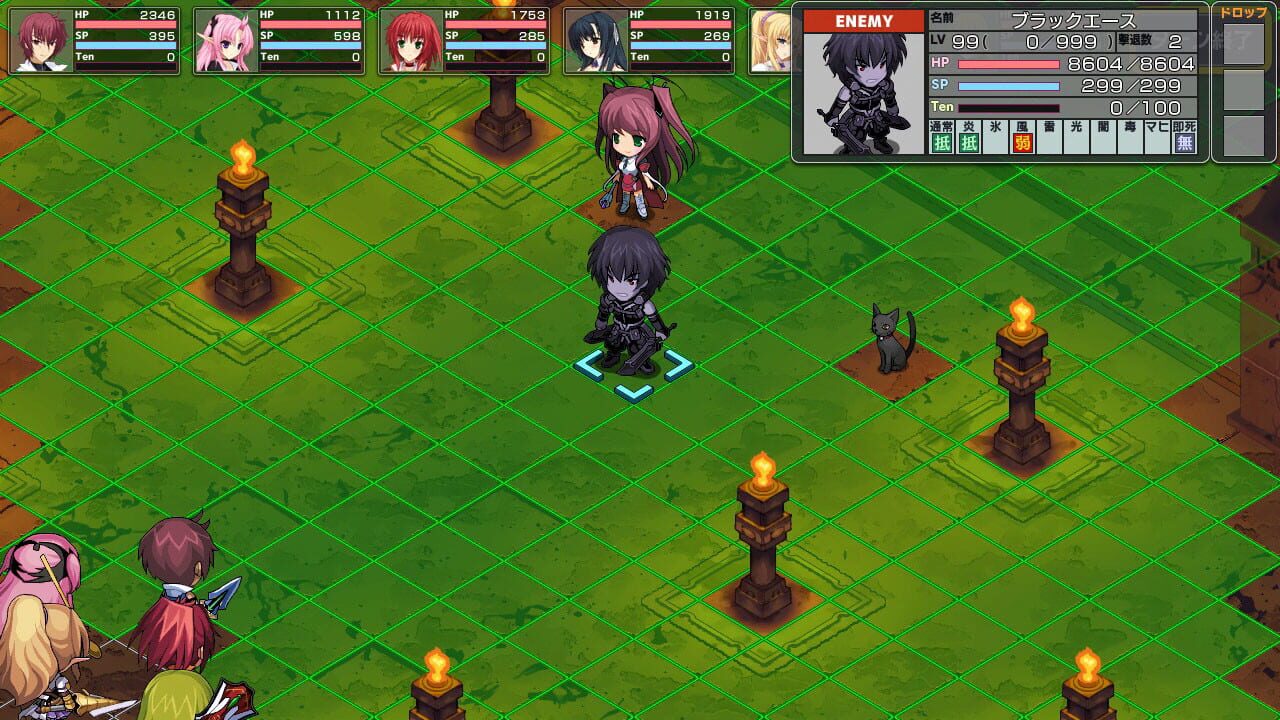Toggle the 抵 badge under 通常 resistance
Viewport: 1280px width, 720px height.
[943, 143]
